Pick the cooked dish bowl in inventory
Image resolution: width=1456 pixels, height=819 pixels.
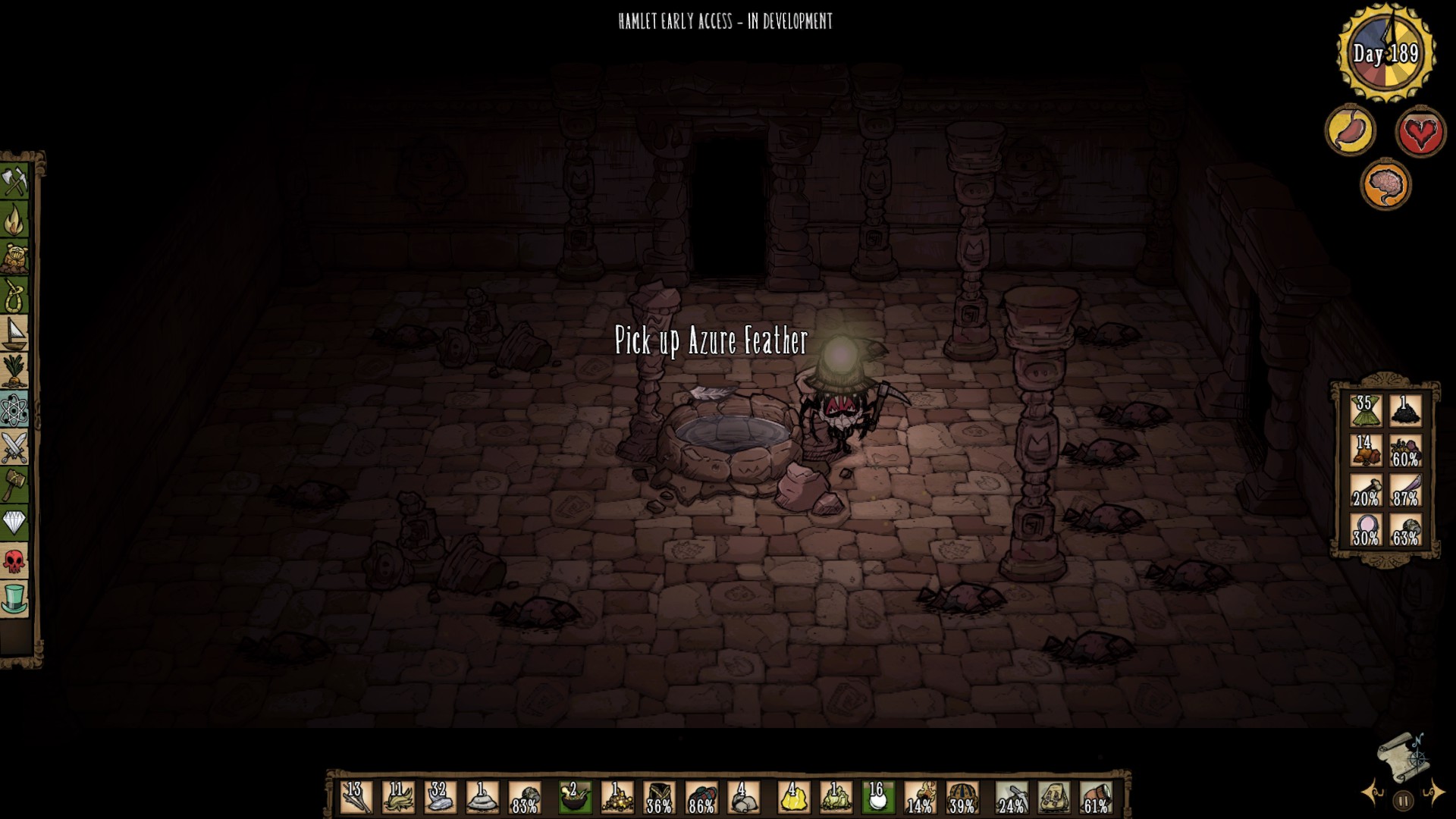click(575, 798)
